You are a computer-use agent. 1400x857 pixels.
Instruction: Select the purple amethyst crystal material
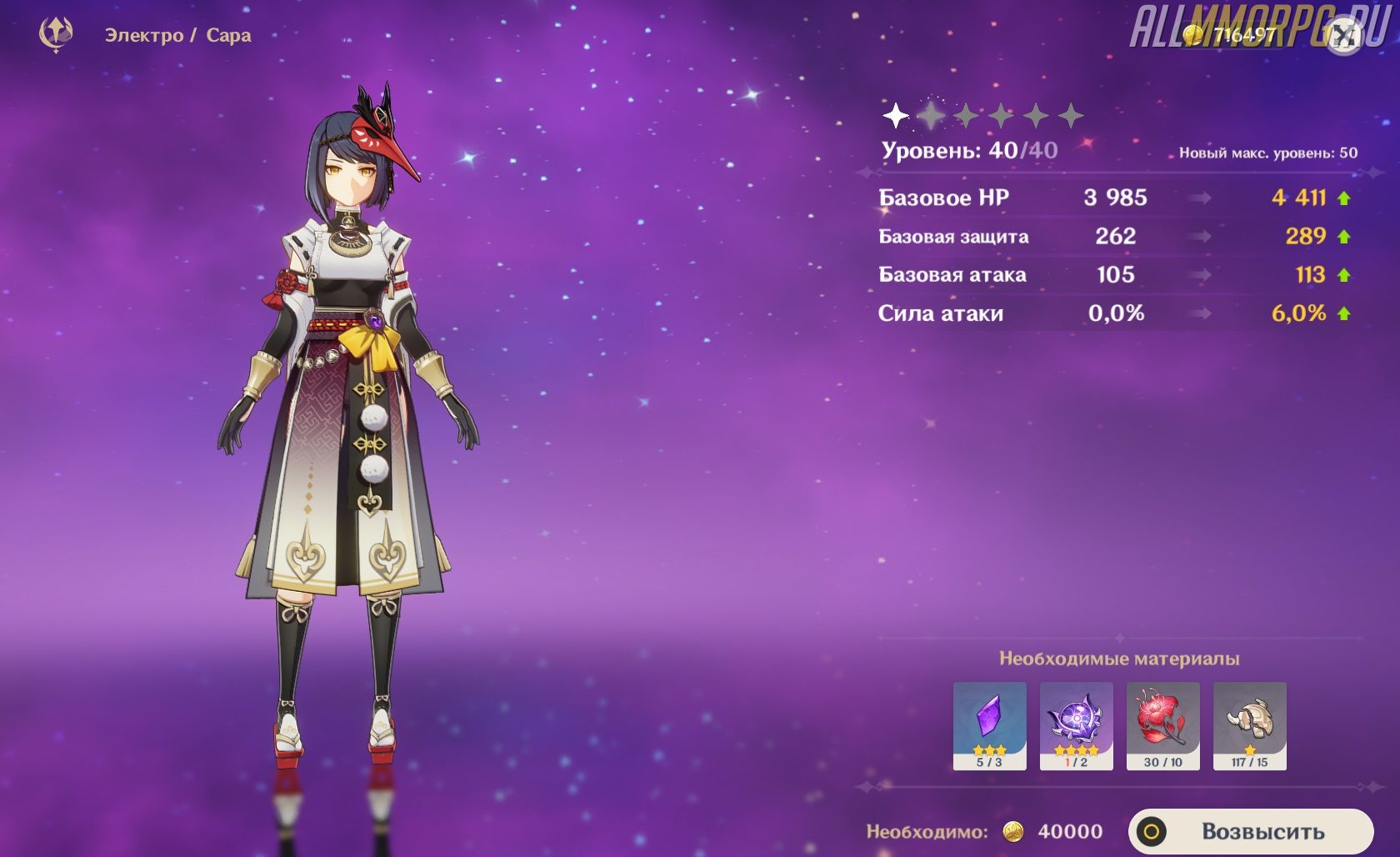point(989,724)
